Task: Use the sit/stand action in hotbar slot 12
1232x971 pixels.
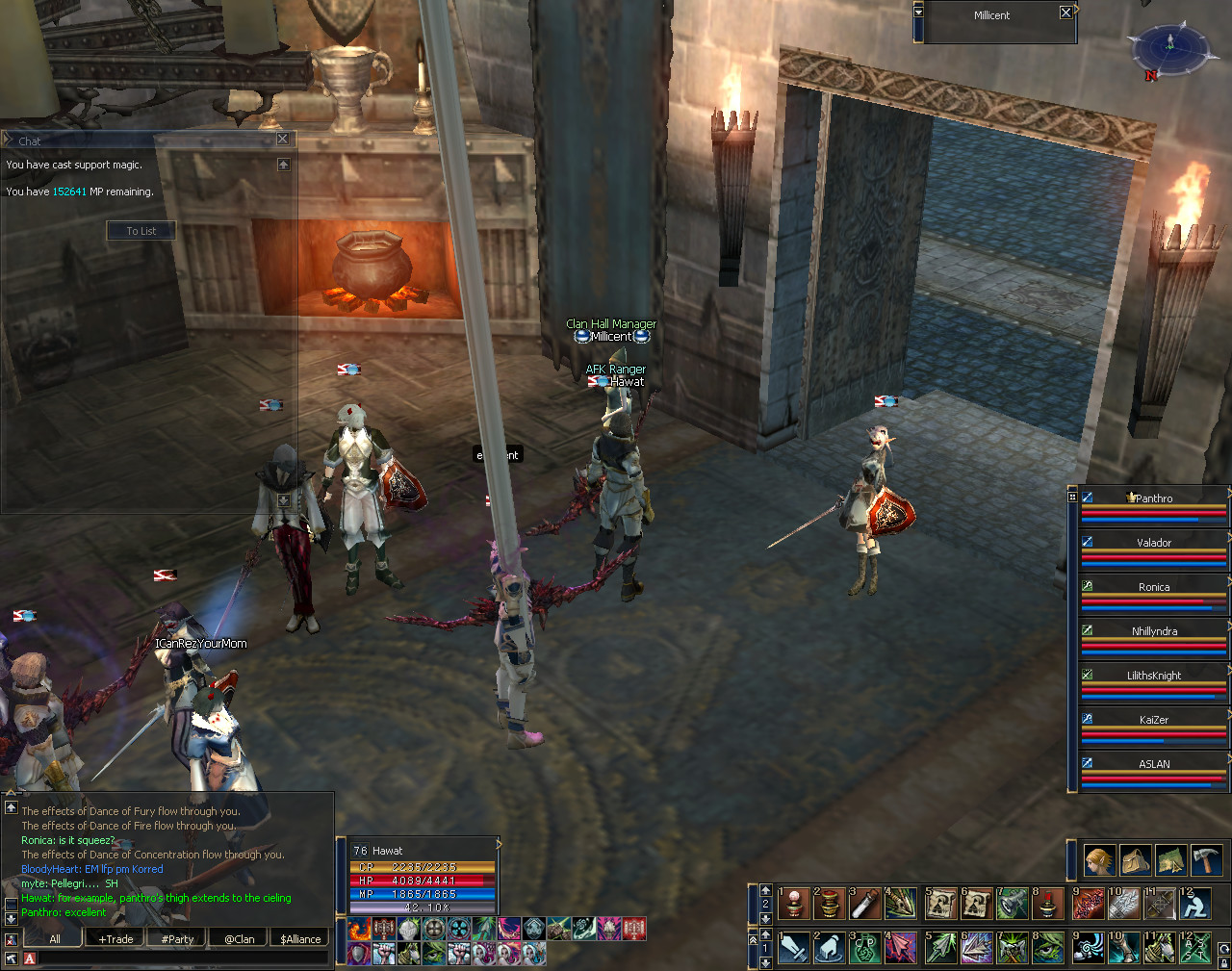Action: [1194, 905]
